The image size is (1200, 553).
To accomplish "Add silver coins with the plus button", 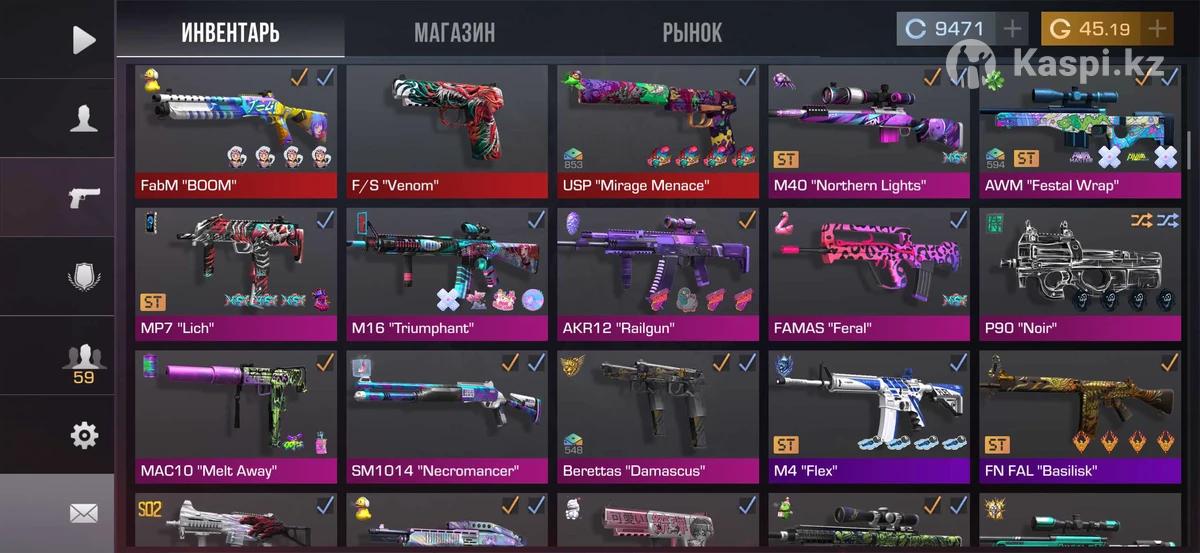I will point(1012,29).
